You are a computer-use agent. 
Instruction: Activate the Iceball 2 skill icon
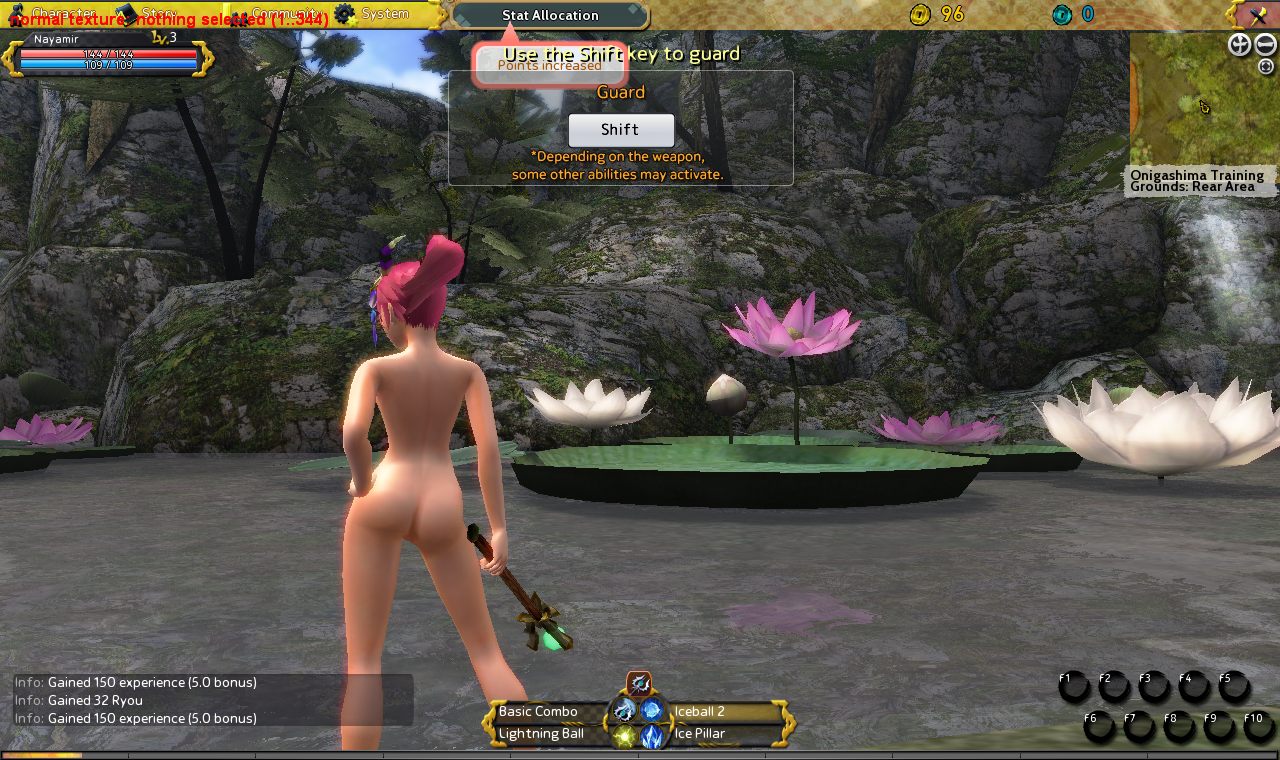pos(652,711)
